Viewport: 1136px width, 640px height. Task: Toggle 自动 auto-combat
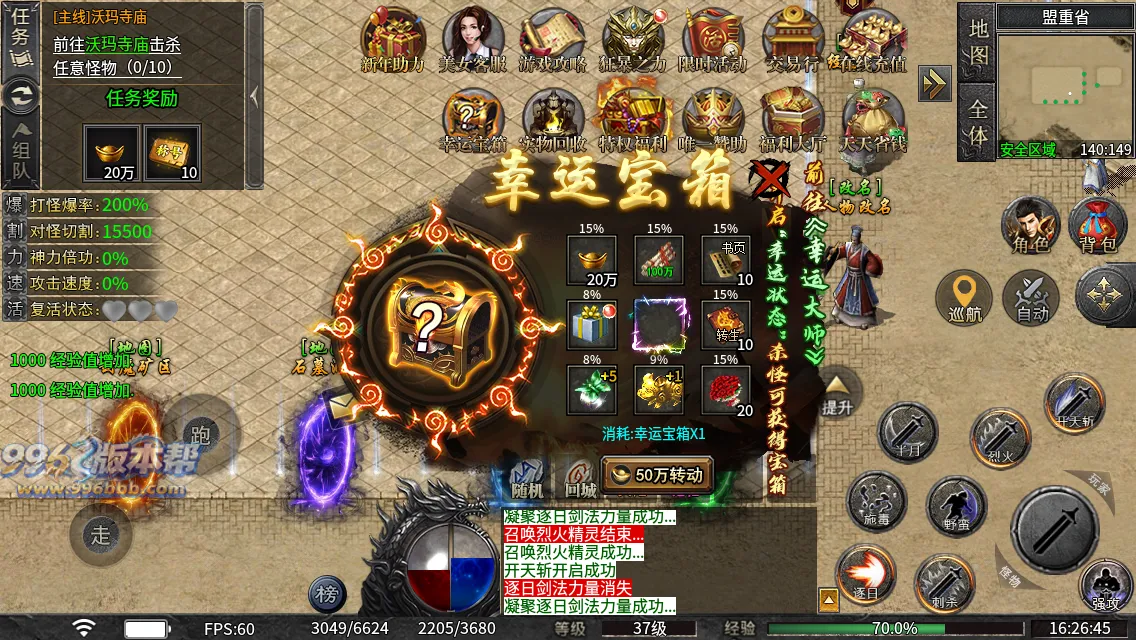(1031, 298)
